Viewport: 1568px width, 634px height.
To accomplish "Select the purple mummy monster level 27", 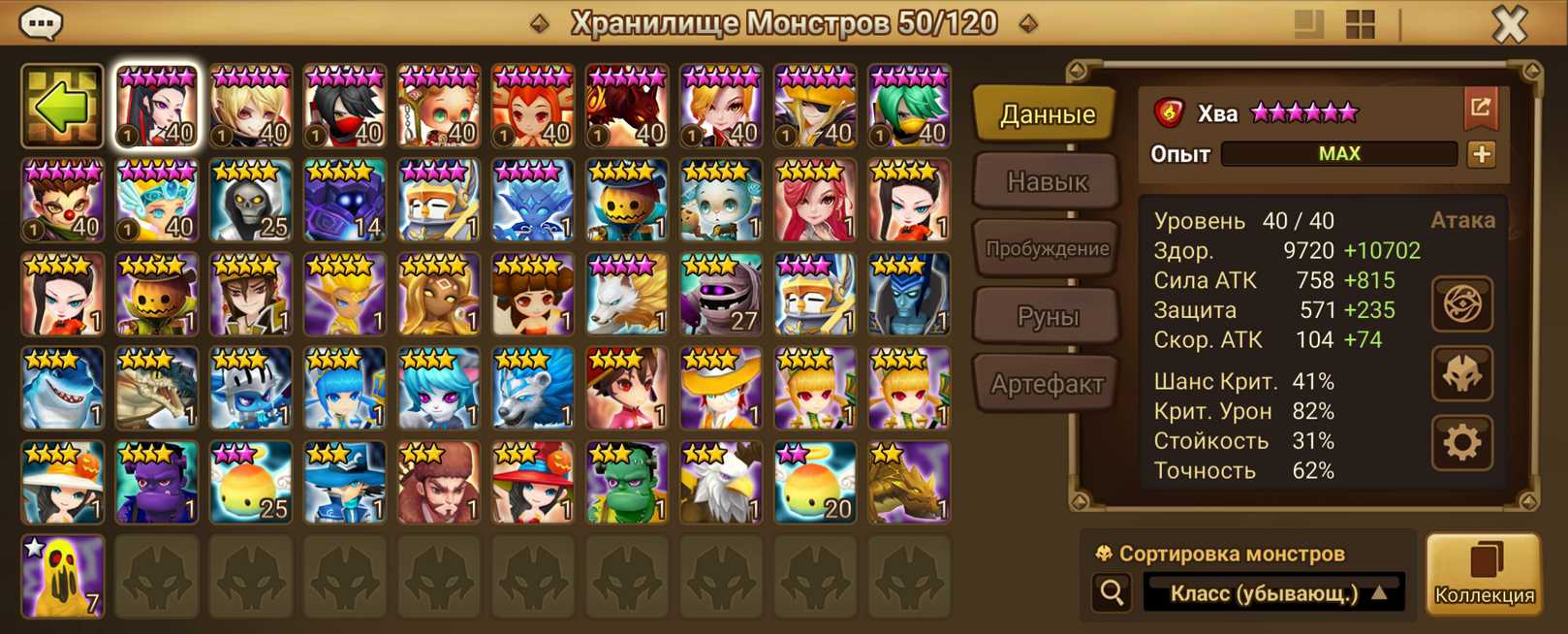I will (x=721, y=295).
